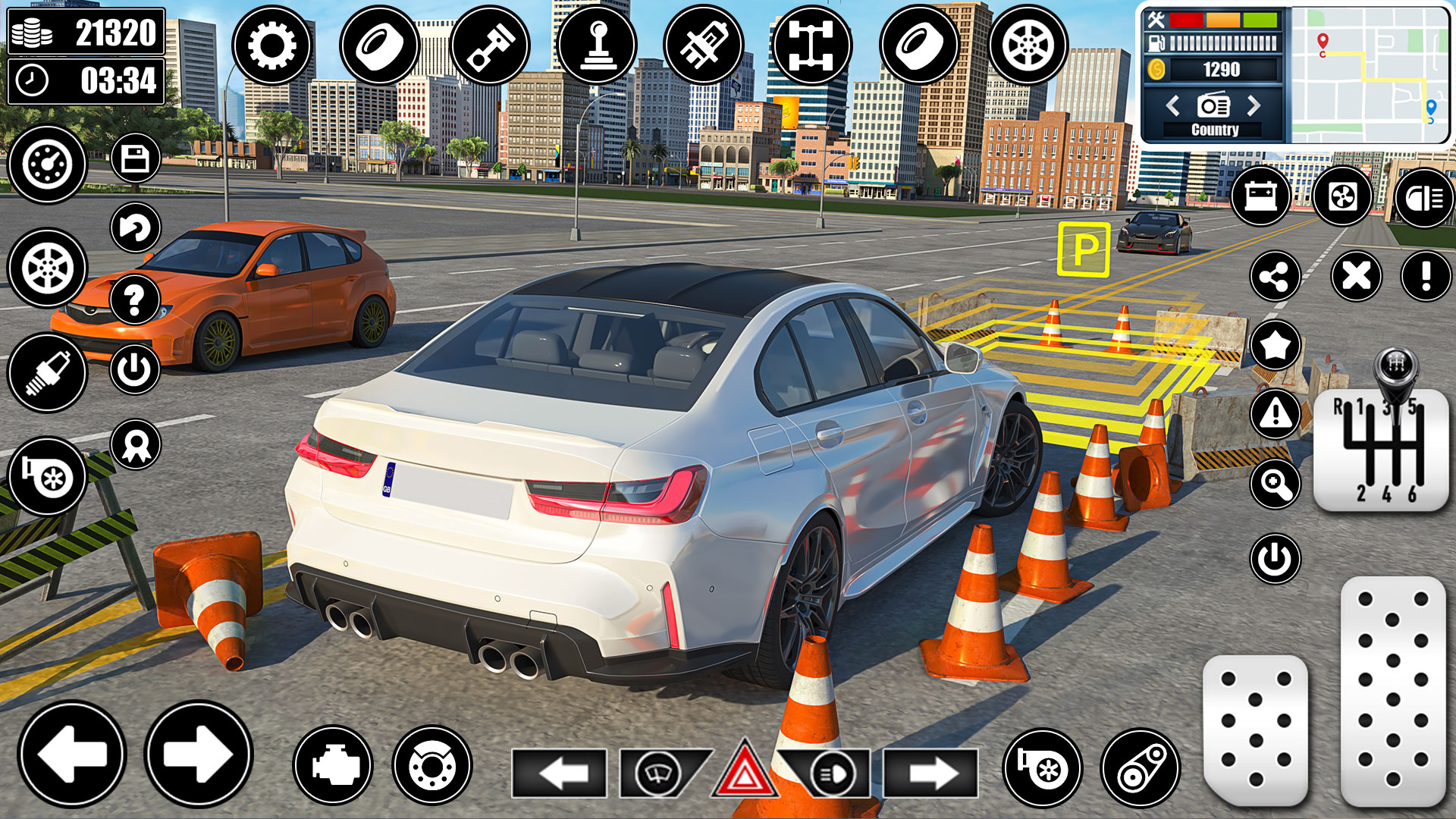Open the settings gear
This screenshot has width=1456, height=819.
point(273,45)
